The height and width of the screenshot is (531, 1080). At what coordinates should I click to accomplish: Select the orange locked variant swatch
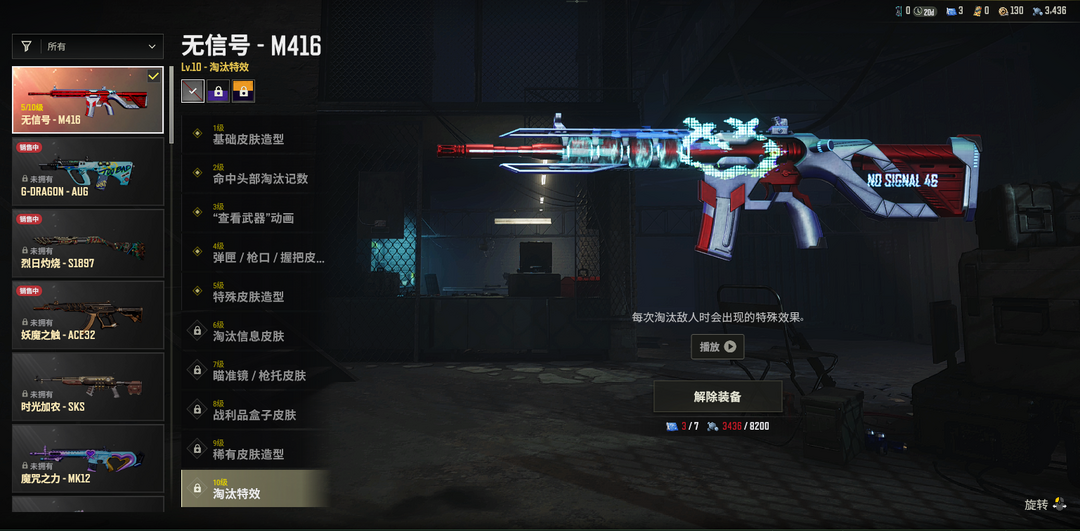[243, 92]
